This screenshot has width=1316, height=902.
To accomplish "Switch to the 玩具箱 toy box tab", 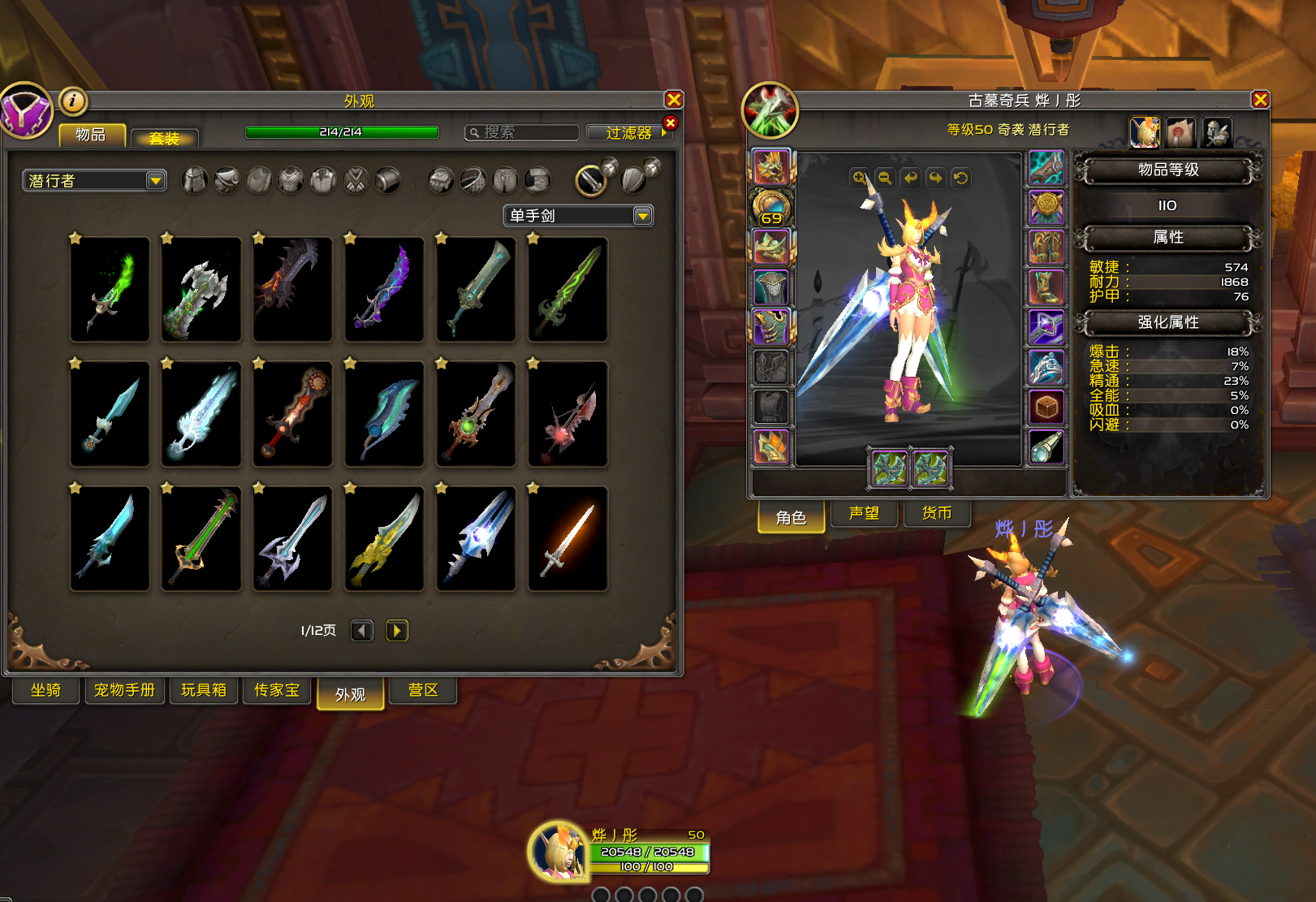I will coord(203,690).
